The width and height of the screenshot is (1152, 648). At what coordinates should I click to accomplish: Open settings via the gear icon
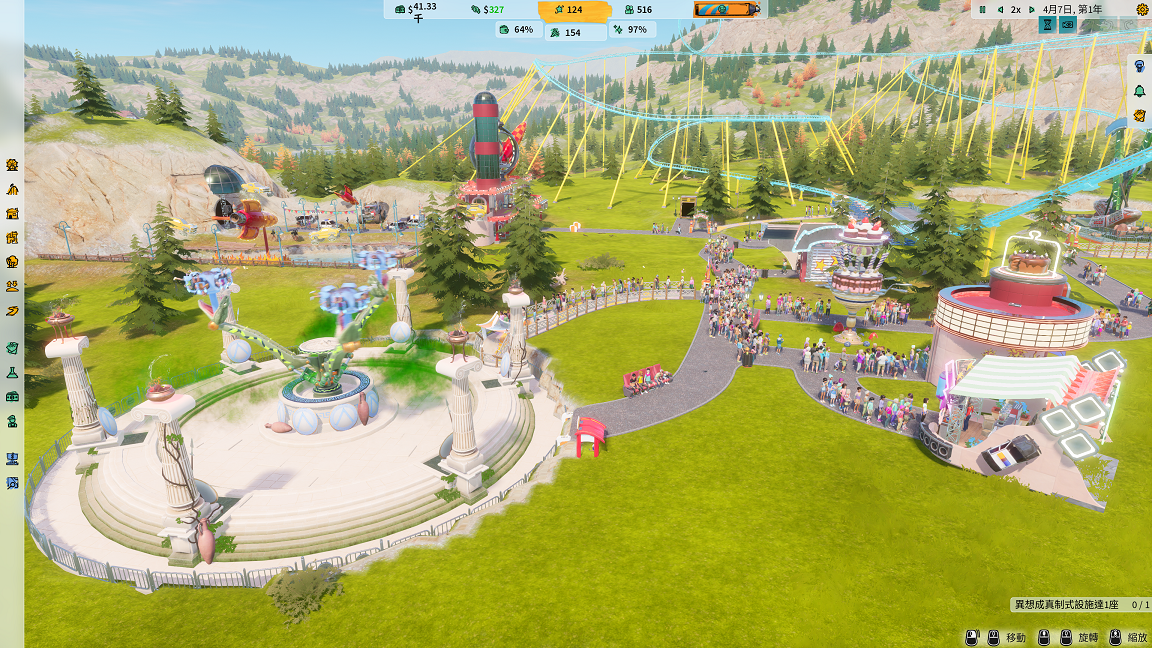[x=1142, y=9]
